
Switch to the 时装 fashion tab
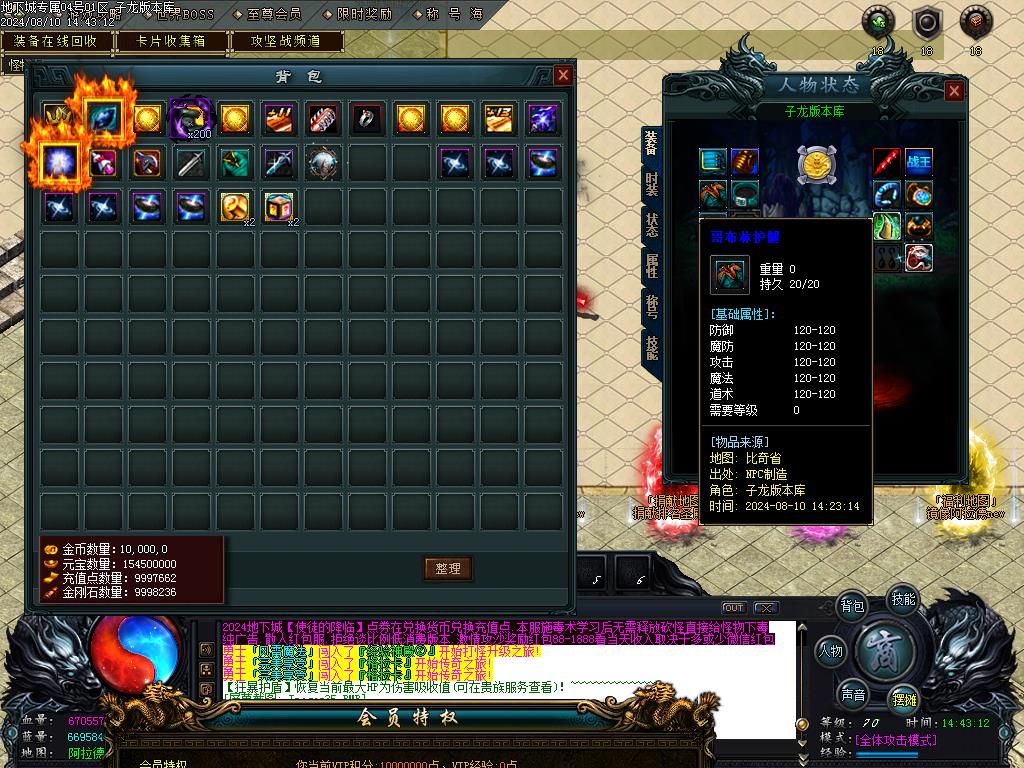click(x=652, y=184)
